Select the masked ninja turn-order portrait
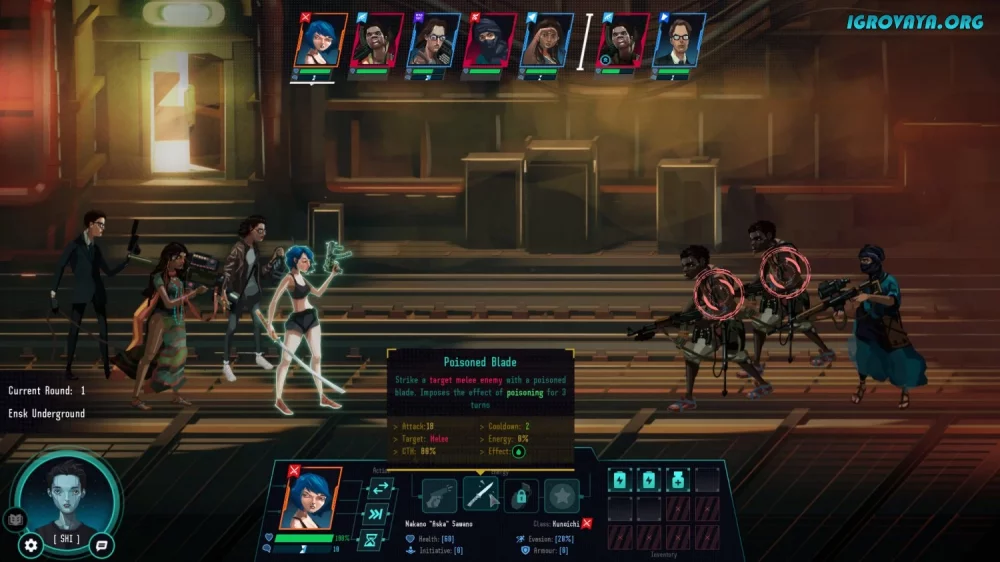Screen dimensions: 1000x562 point(488,41)
